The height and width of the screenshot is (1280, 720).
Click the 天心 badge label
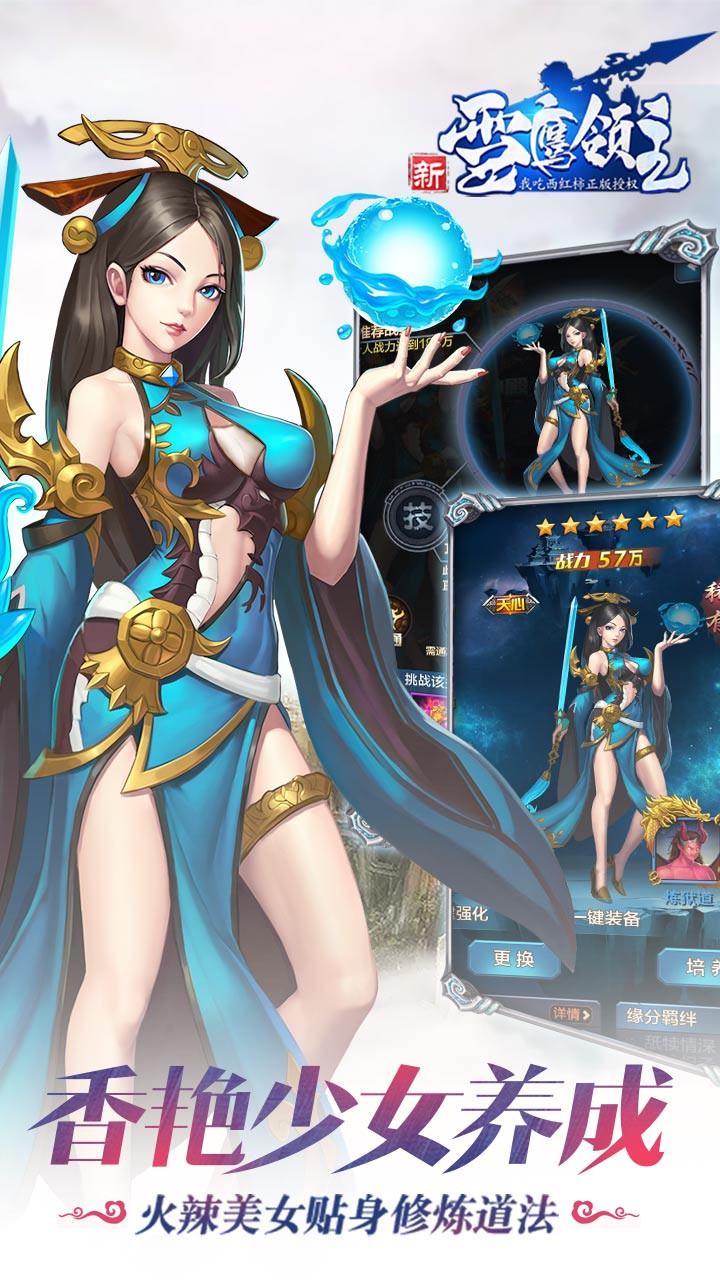pos(509,605)
